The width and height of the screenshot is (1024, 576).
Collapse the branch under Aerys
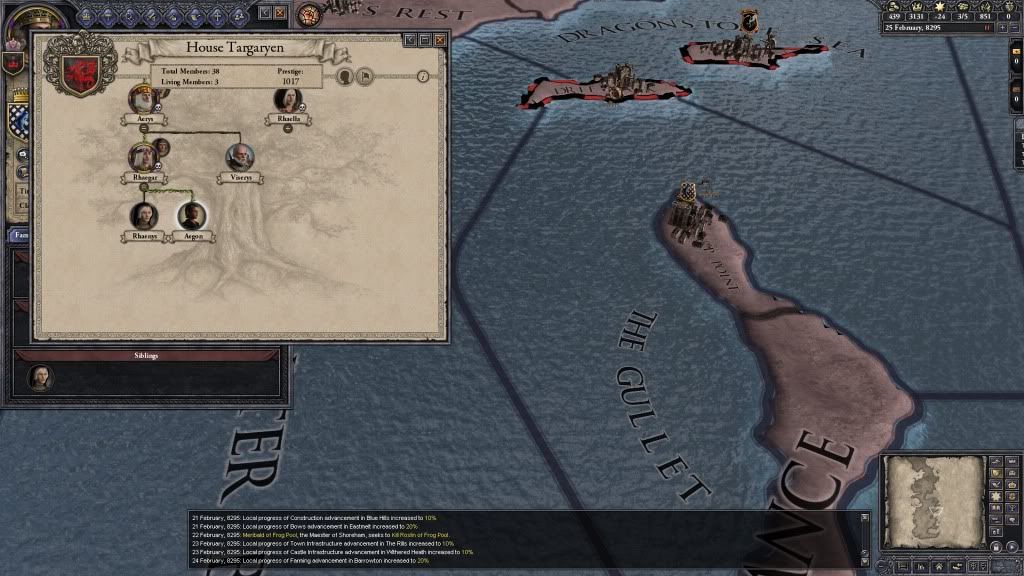point(144,128)
